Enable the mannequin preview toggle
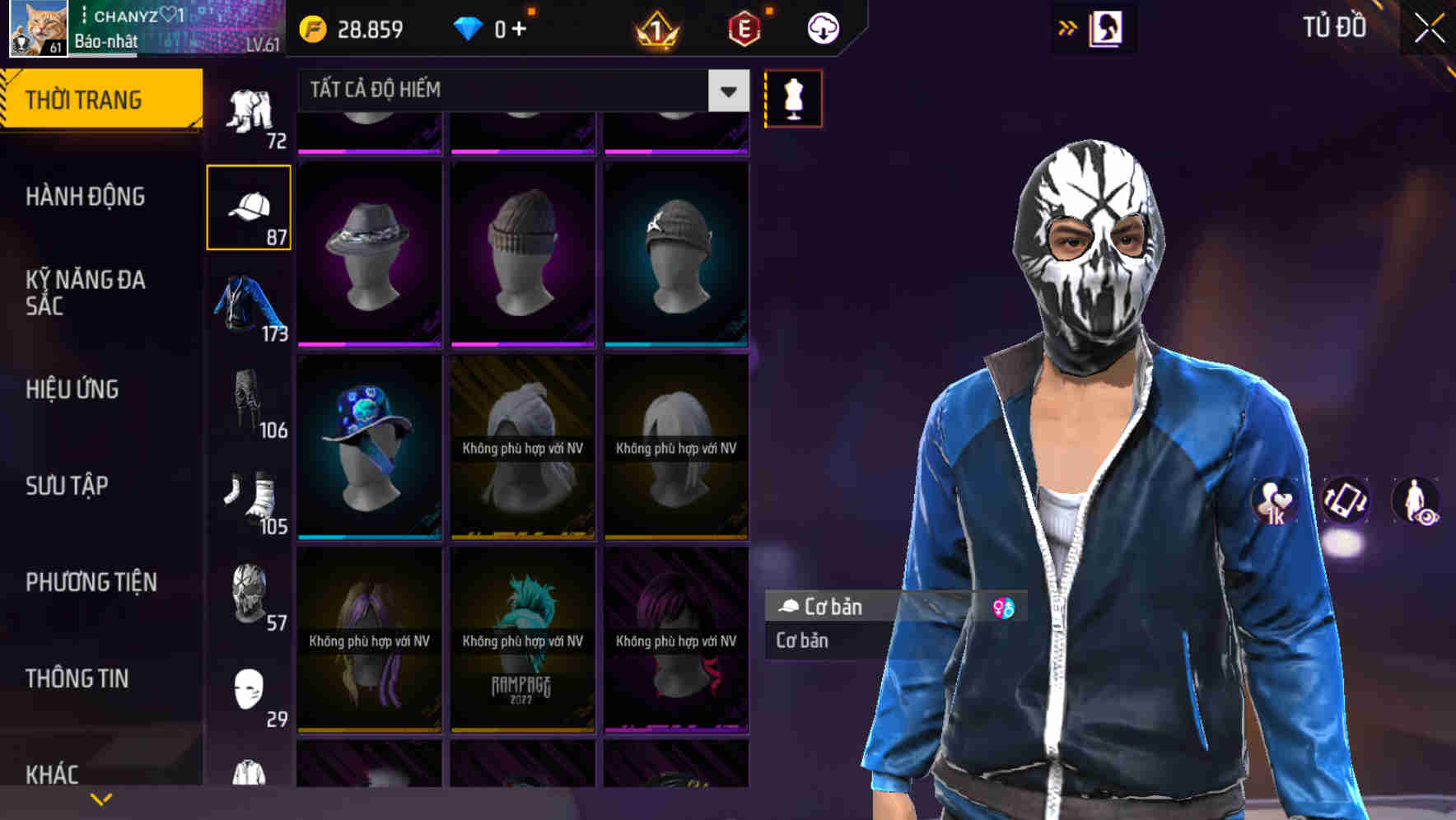 792,98
